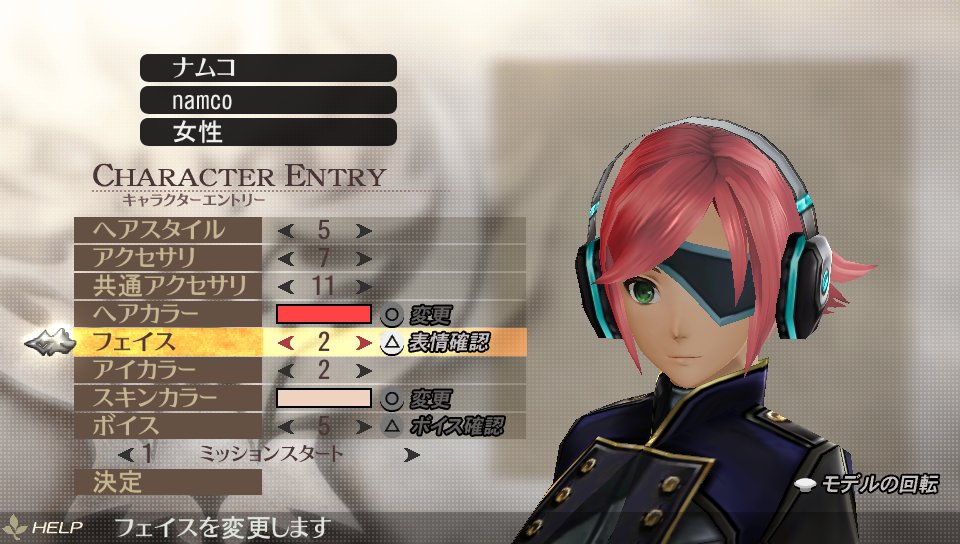Click the left arrow for アクセサリ

tap(286, 259)
